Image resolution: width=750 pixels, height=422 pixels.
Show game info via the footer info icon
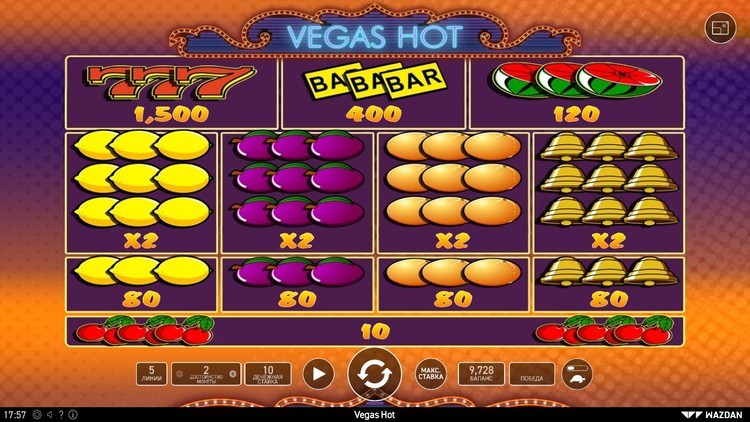pos(73,414)
